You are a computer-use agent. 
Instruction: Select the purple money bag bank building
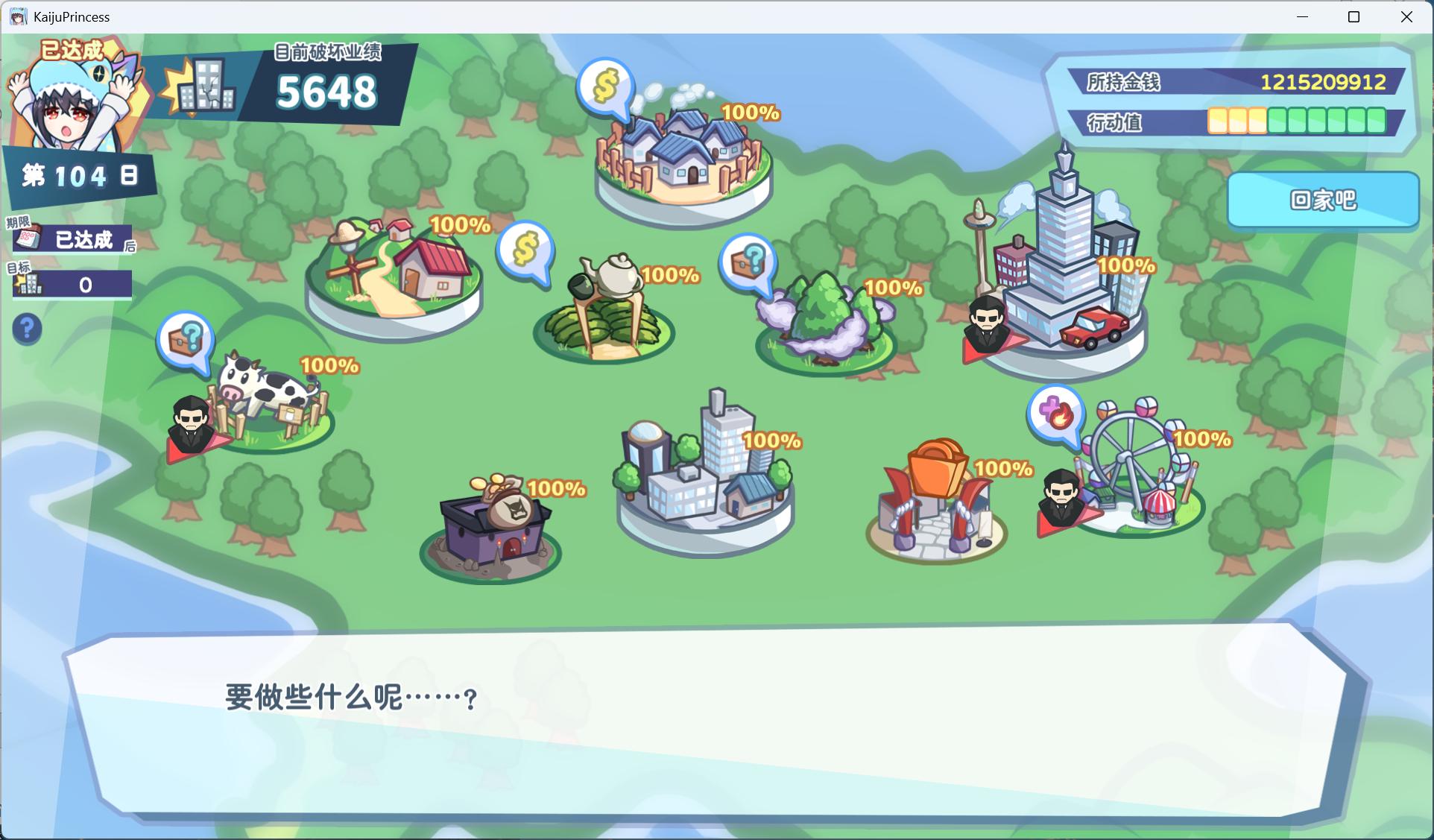[492, 529]
